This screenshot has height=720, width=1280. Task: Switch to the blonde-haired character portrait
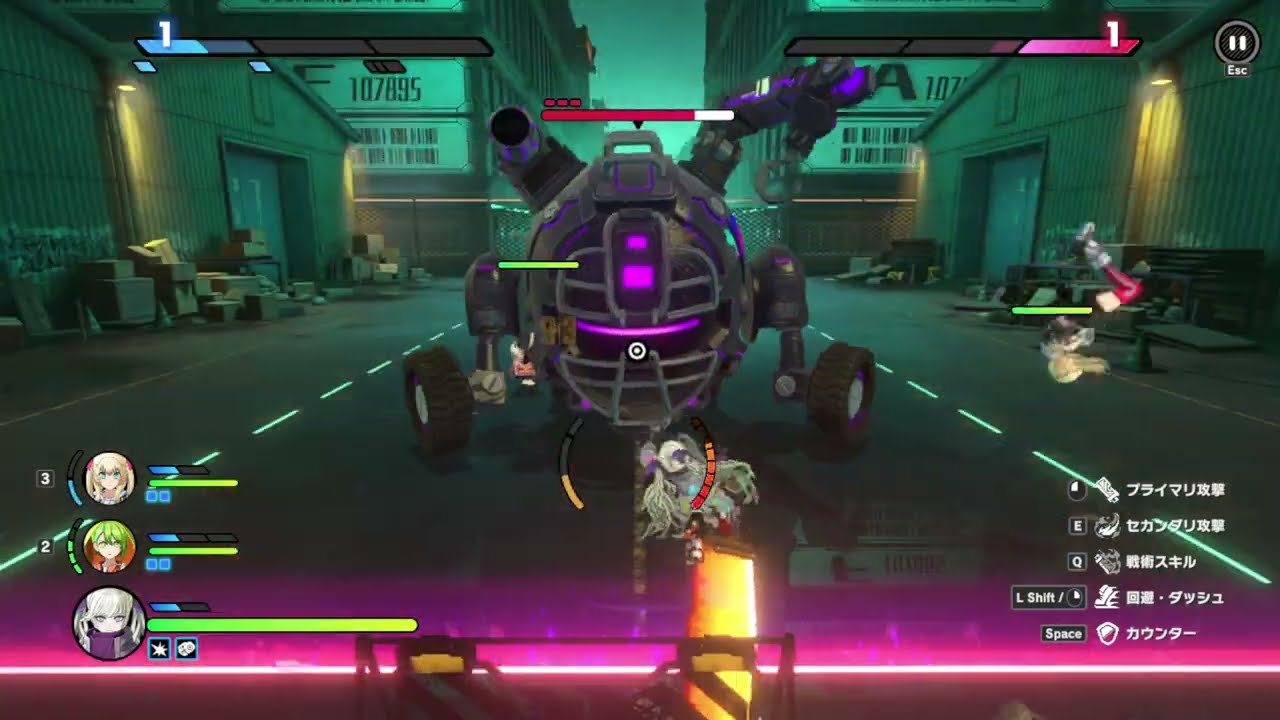click(110, 478)
